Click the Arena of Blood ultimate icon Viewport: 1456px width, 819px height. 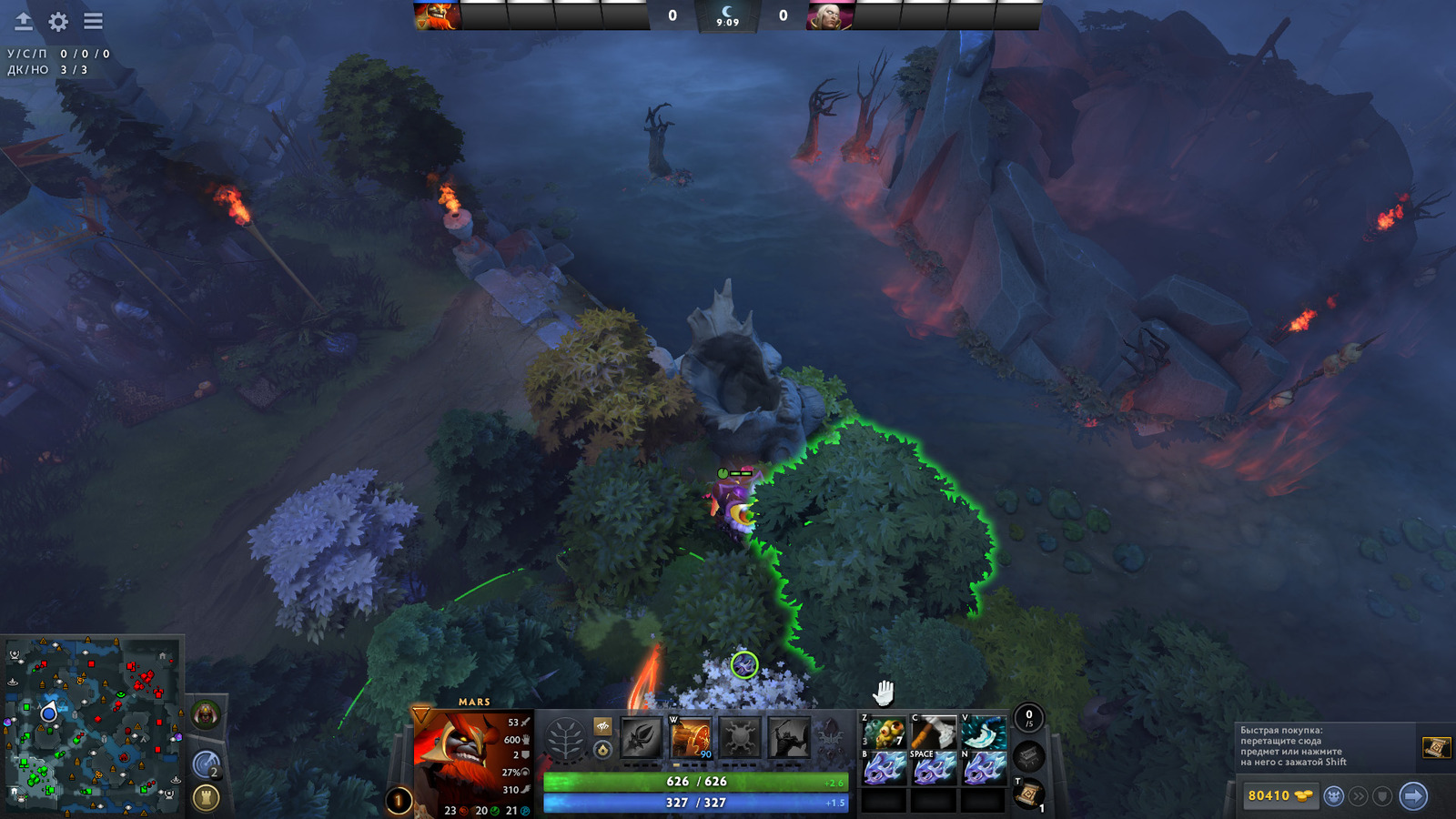pyautogui.click(x=788, y=737)
